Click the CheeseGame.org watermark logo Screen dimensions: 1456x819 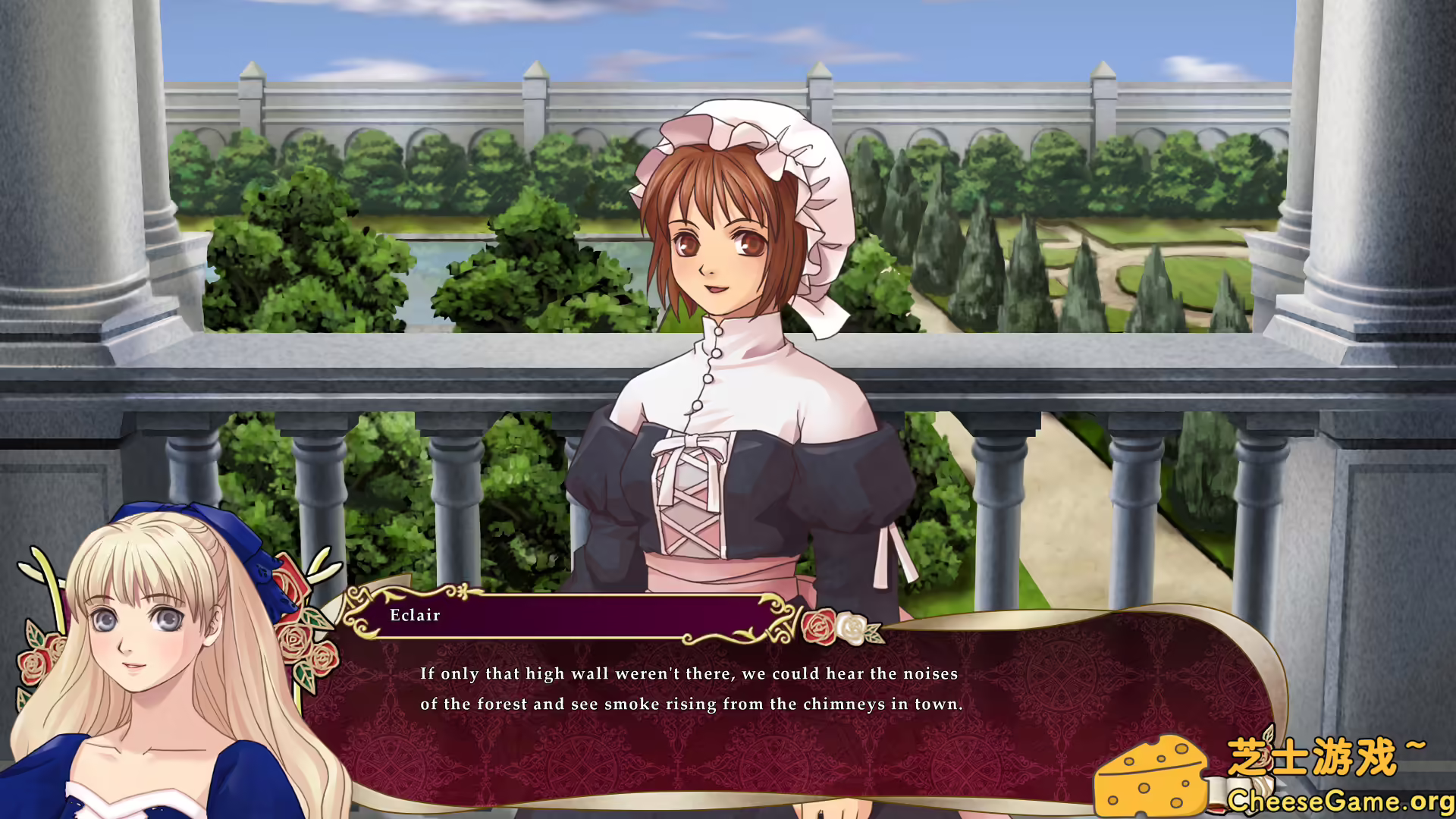[x=1274, y=775]
